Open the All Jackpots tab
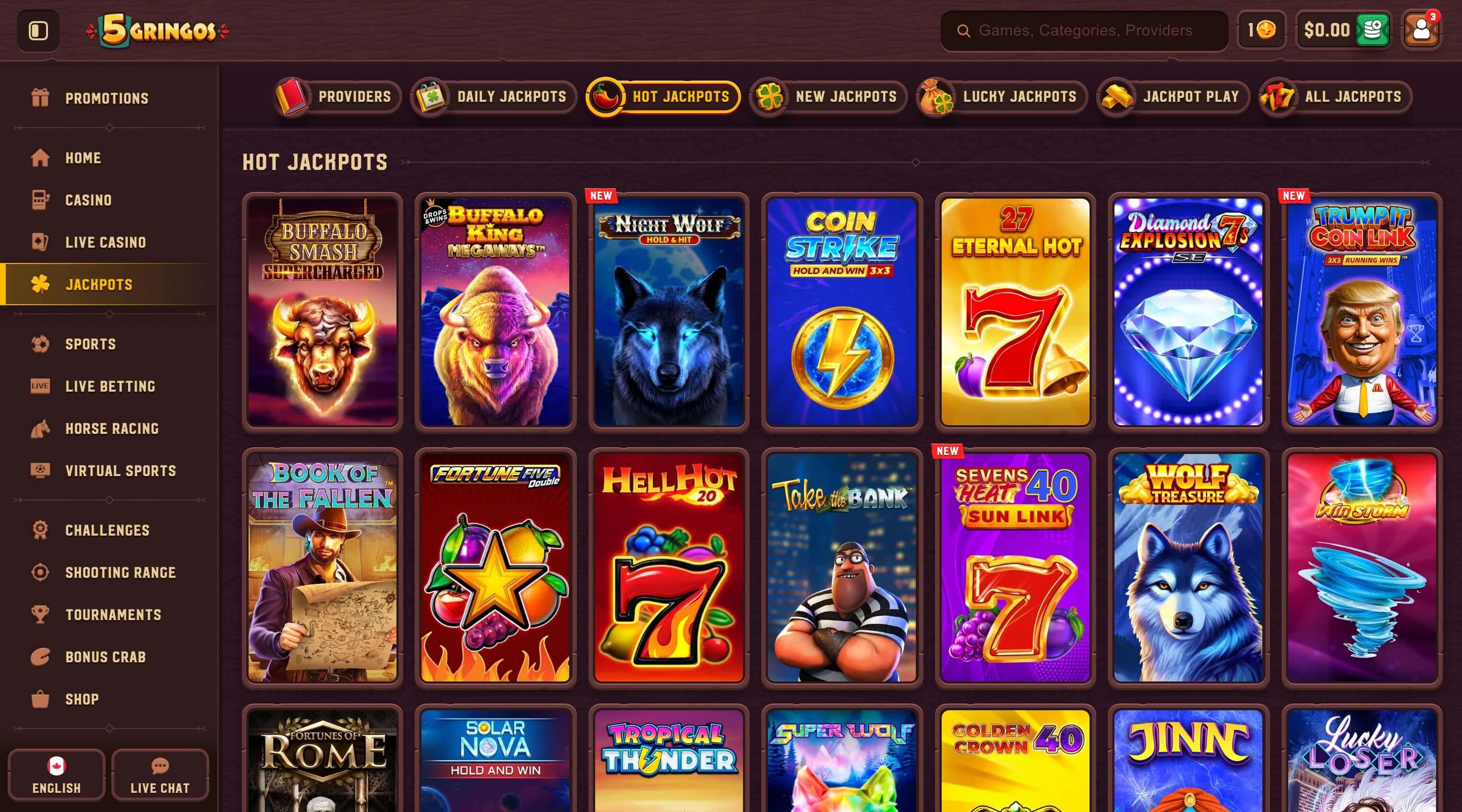Image resolution: width=1462 pixels, height=812 pixels. coord(1335,96)
